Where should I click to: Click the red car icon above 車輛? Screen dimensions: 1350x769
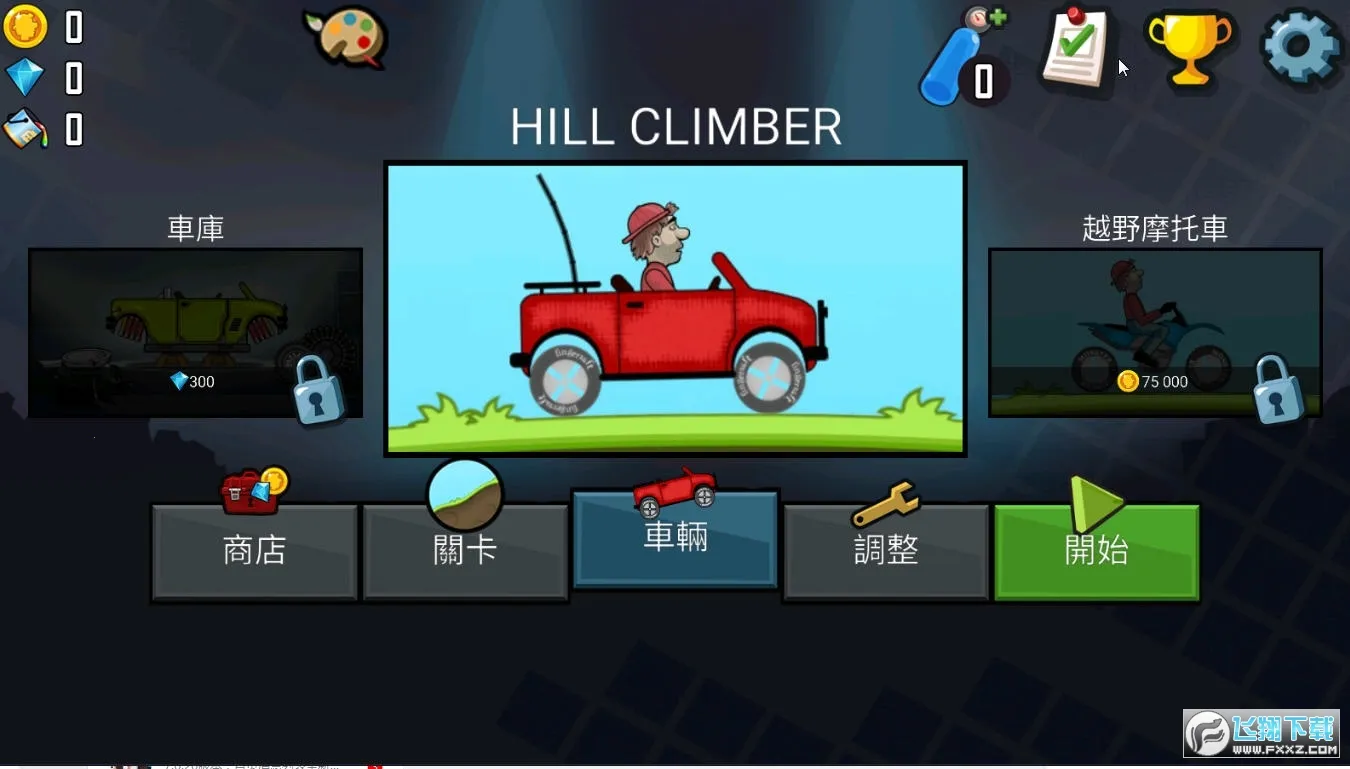click(x=676, y=487)
